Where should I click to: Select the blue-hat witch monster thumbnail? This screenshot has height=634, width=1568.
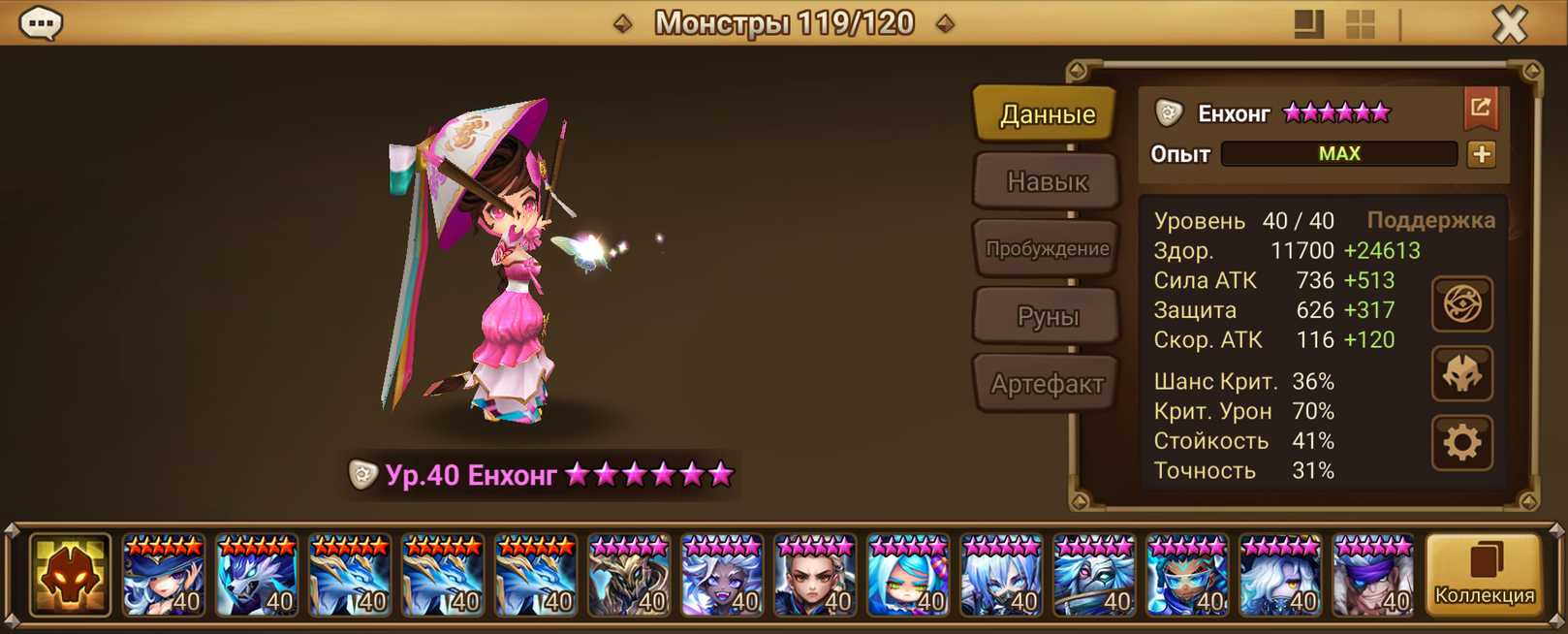tap(164, 576)
